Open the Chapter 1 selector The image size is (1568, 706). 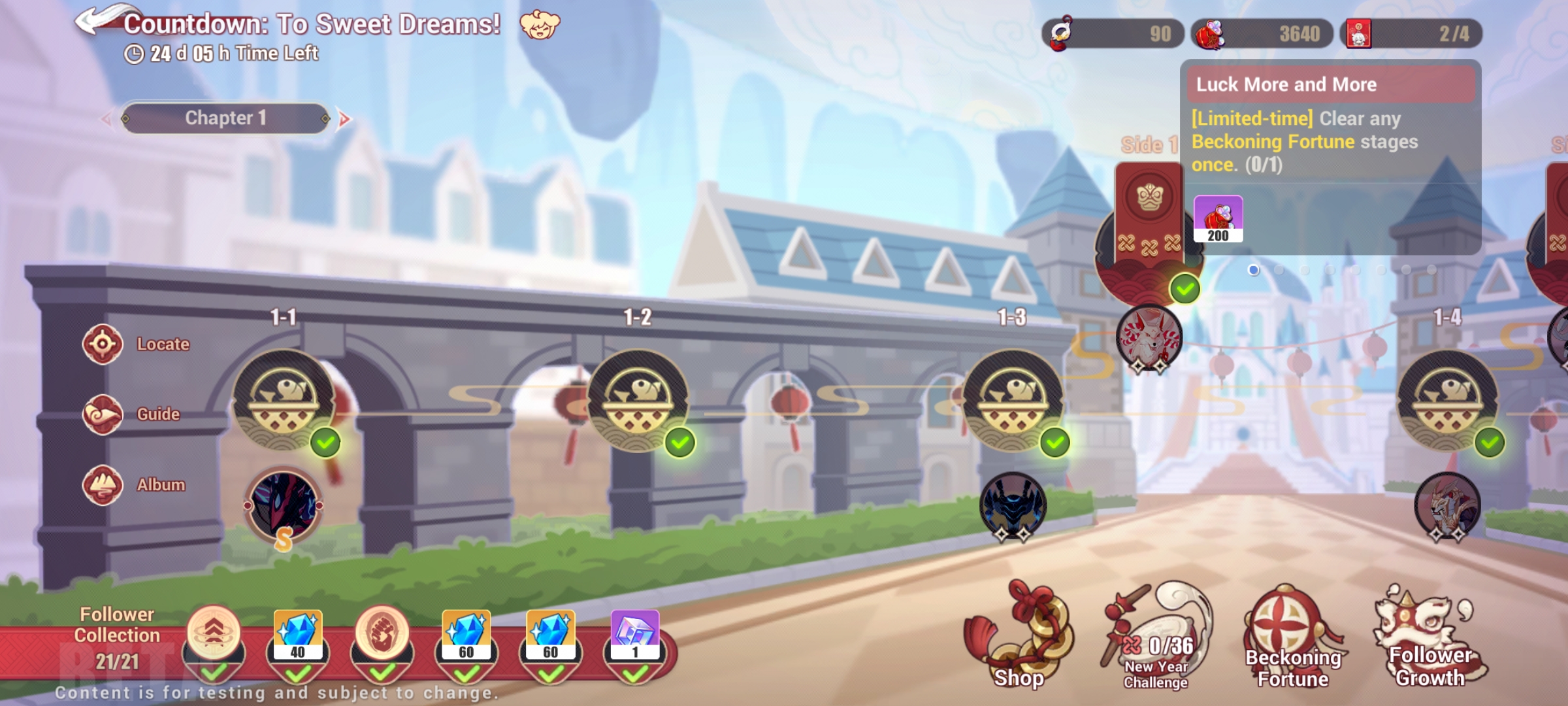[225, 118]
